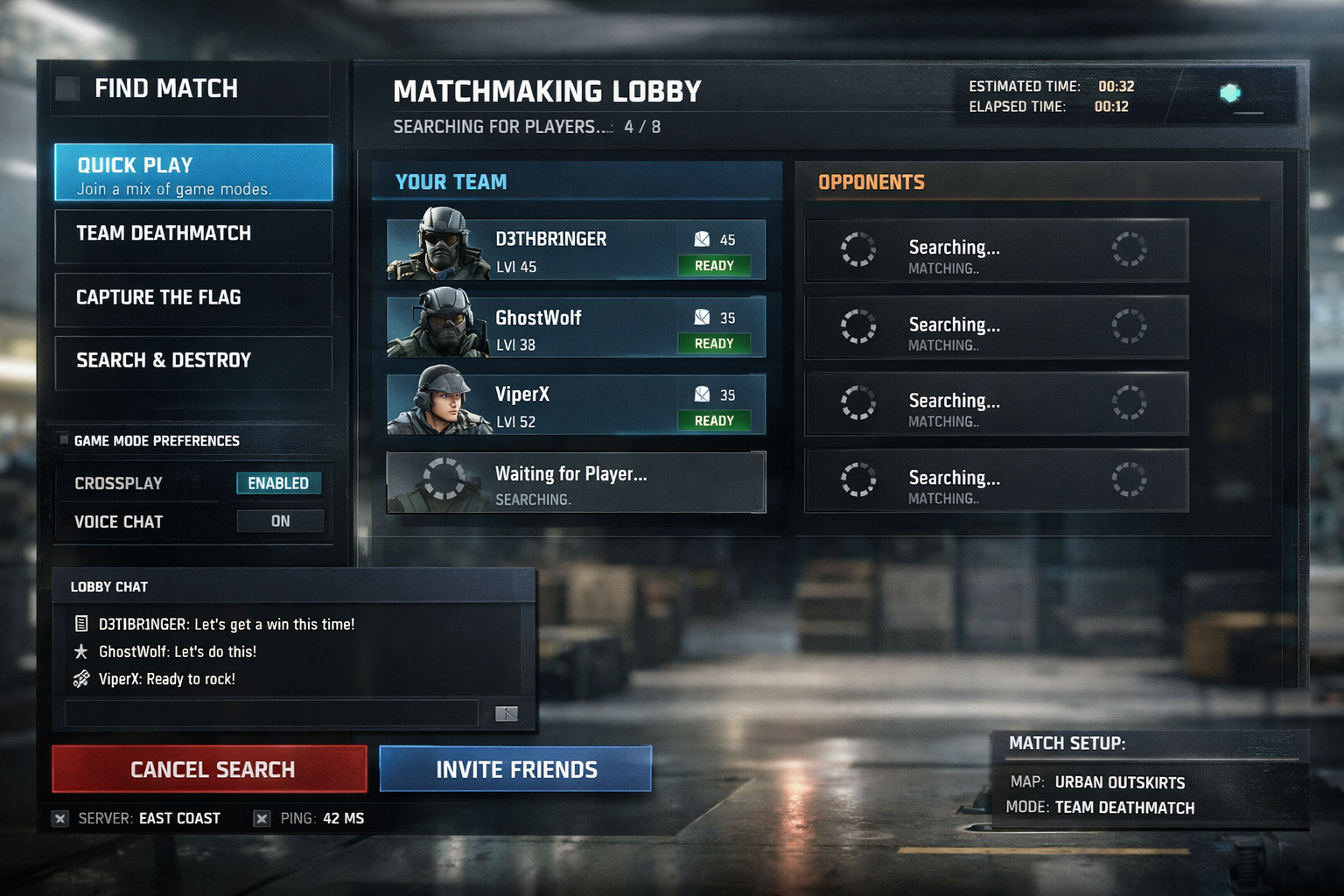Click the Waiting for Player empty slot

pyautogui.click(x=576, y=482)
